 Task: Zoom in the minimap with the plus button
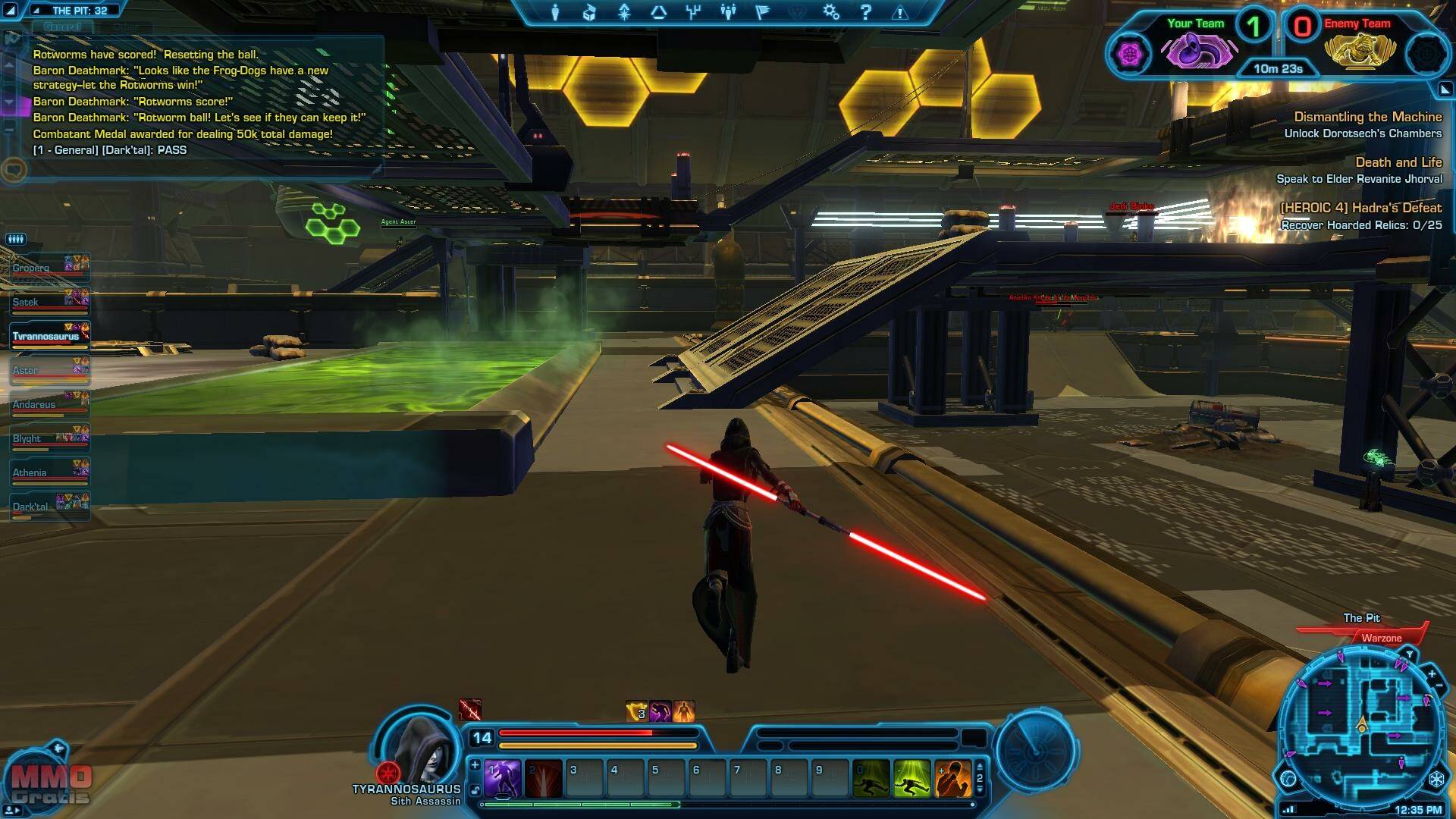point(1432,673)
